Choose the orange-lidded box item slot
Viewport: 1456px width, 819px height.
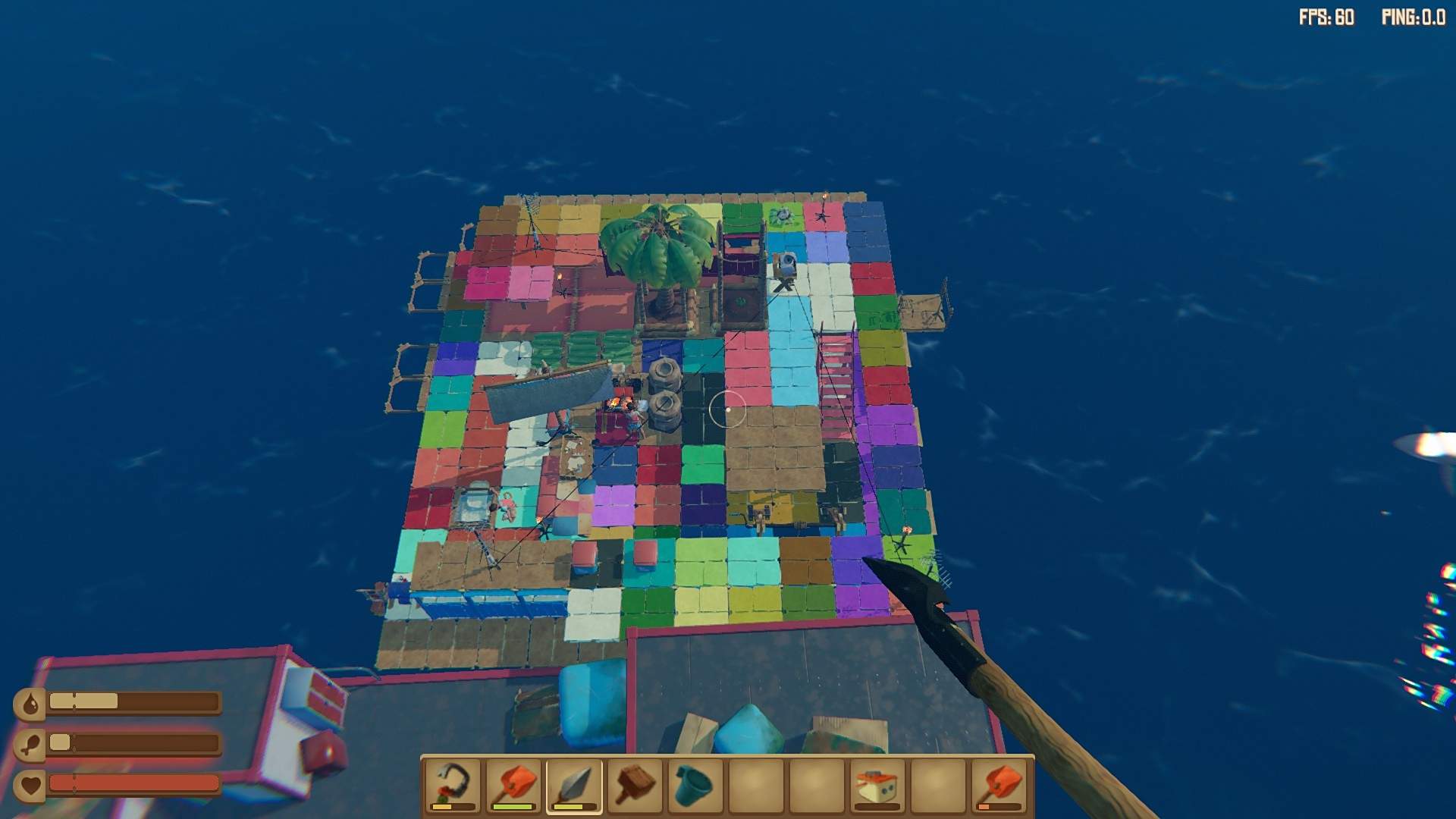pos(878,786)
